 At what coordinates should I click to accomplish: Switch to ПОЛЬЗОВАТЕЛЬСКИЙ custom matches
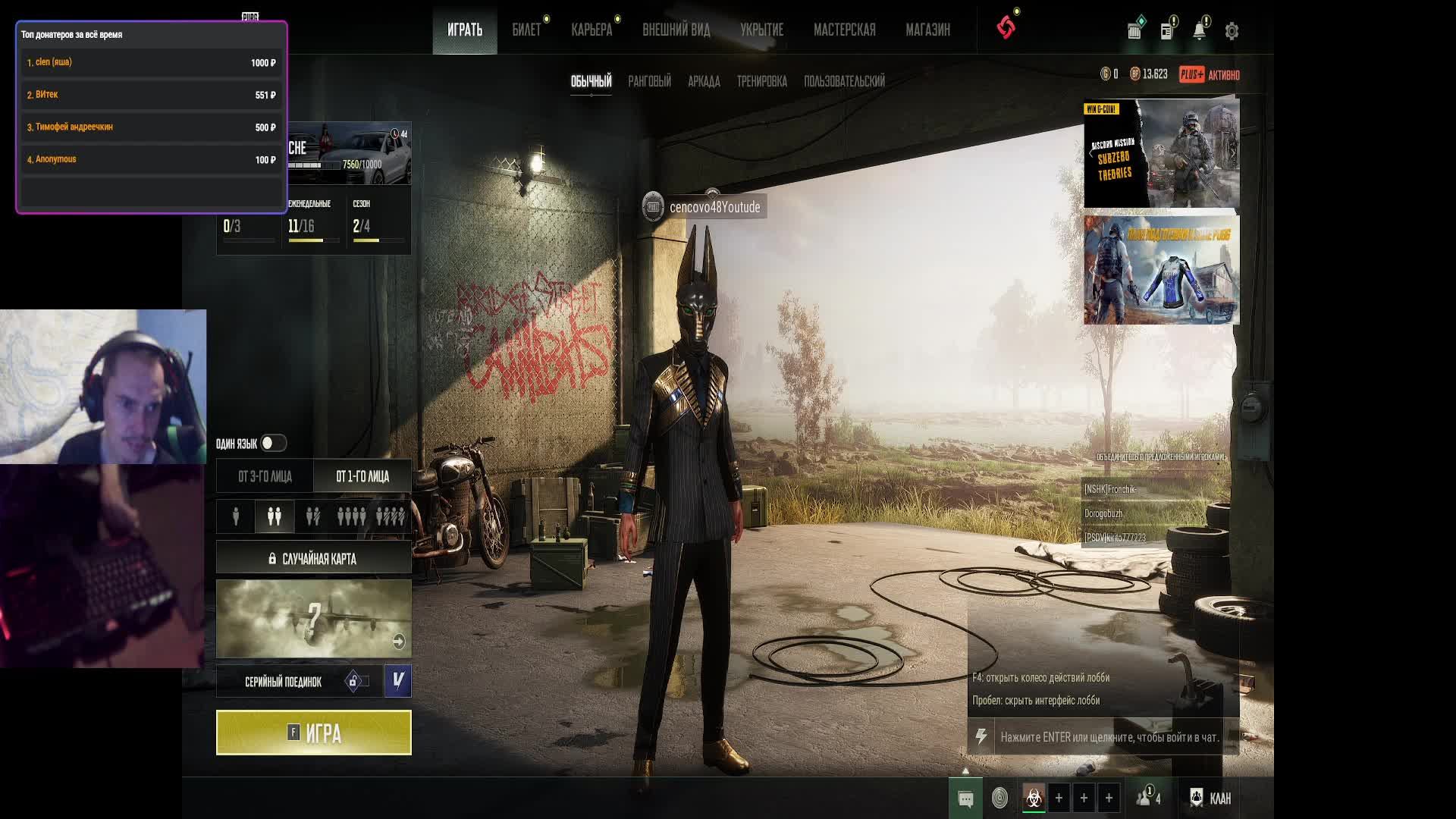pos(844,81)
